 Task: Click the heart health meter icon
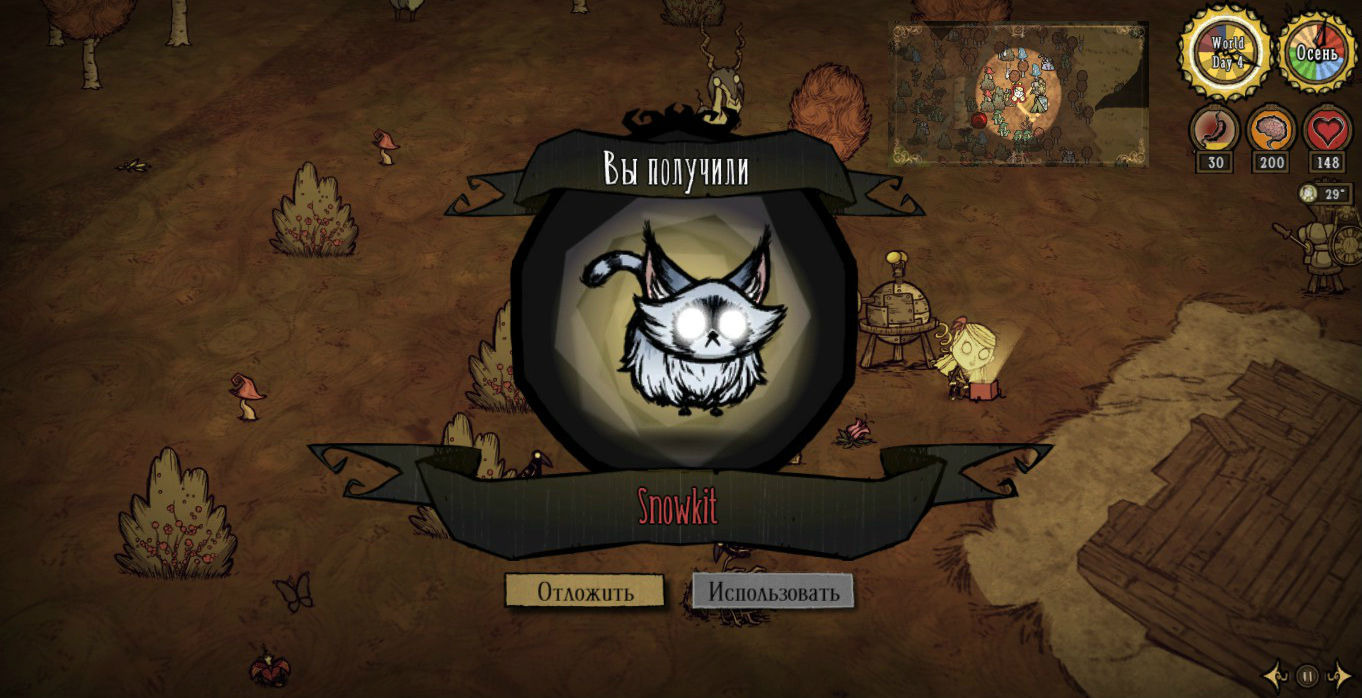1328,129
